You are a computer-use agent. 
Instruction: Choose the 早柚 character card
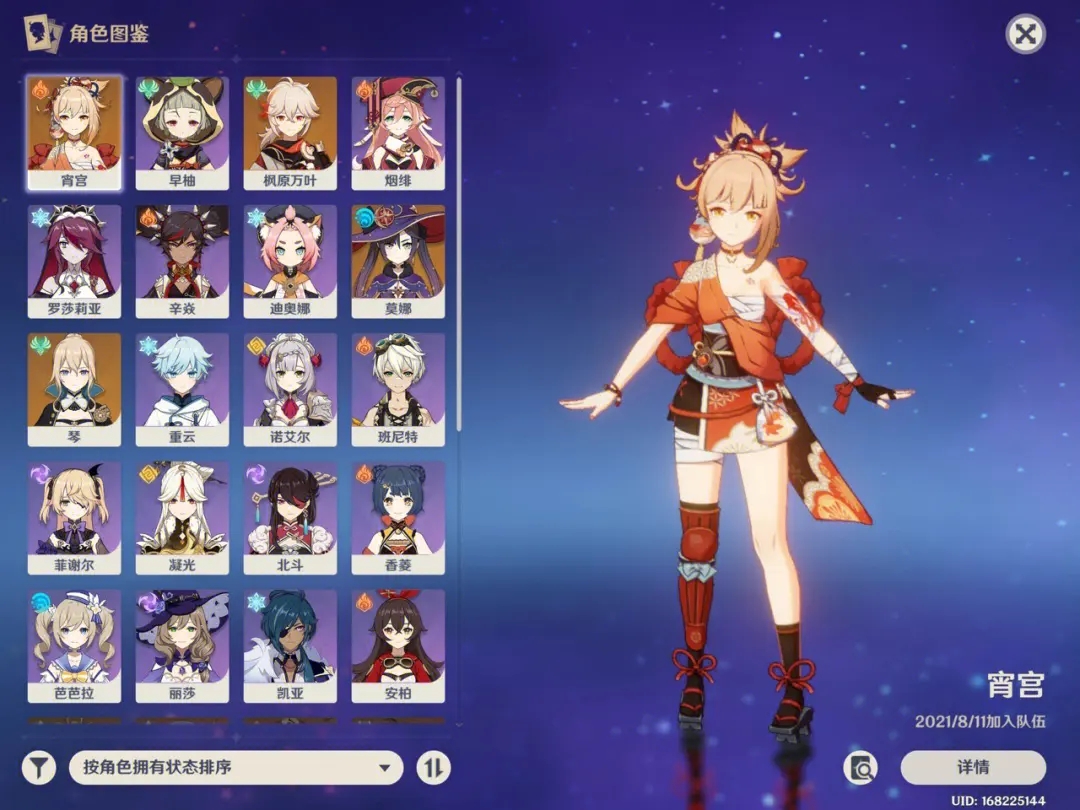tap(182, 132)
